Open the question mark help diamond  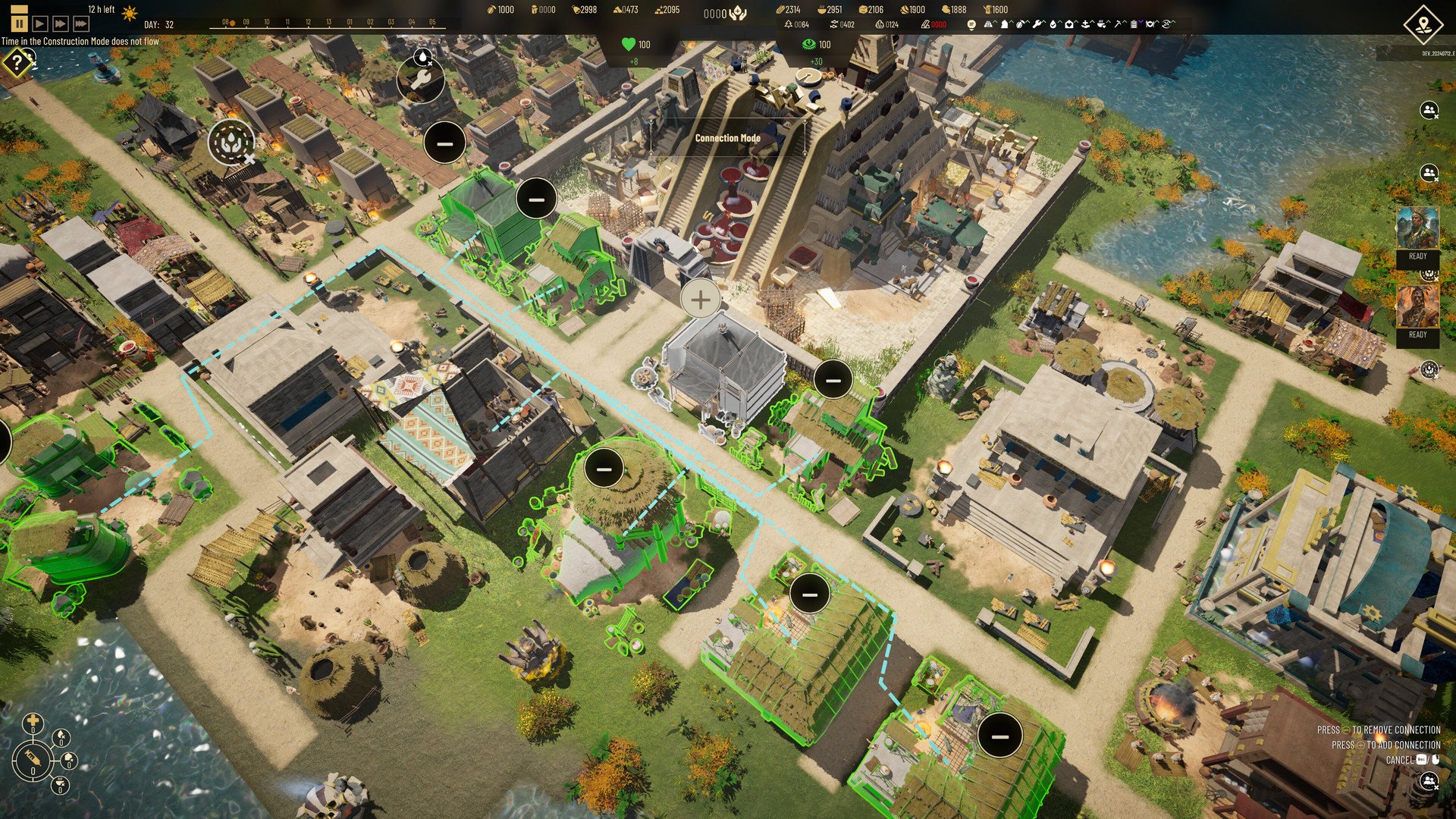[x=16, y=63]
